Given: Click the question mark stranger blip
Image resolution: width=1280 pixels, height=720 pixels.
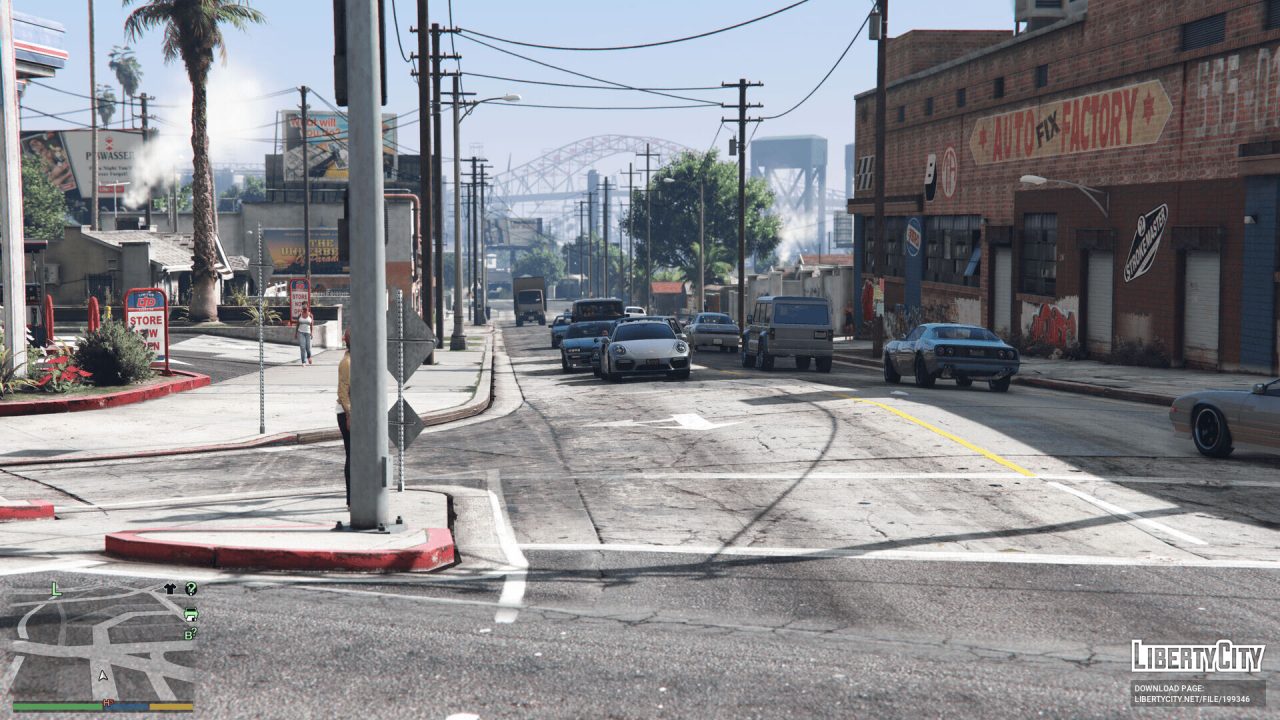Looking at the screenshot, I should pyautogui.click(x=192, y=589).
